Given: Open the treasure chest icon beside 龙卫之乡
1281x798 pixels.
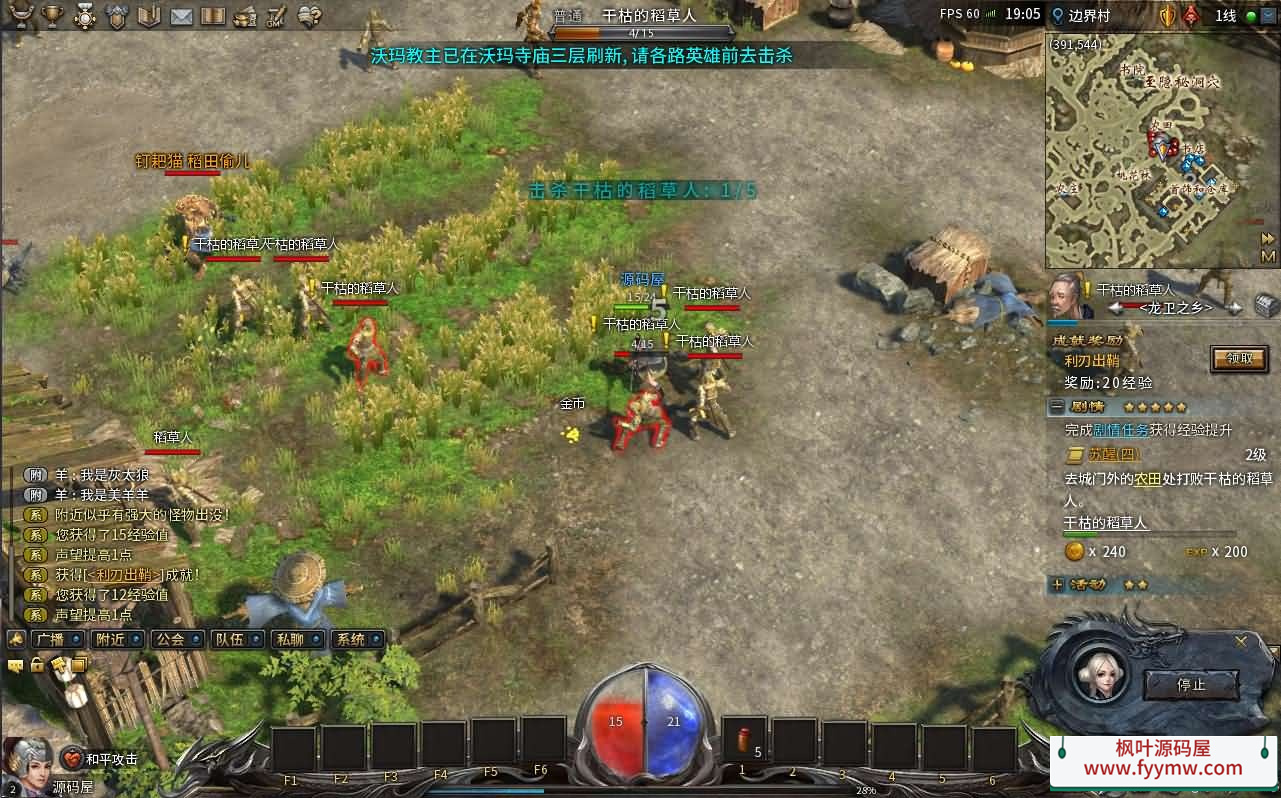Looking at the screenshot, I should coord(1265,305).
